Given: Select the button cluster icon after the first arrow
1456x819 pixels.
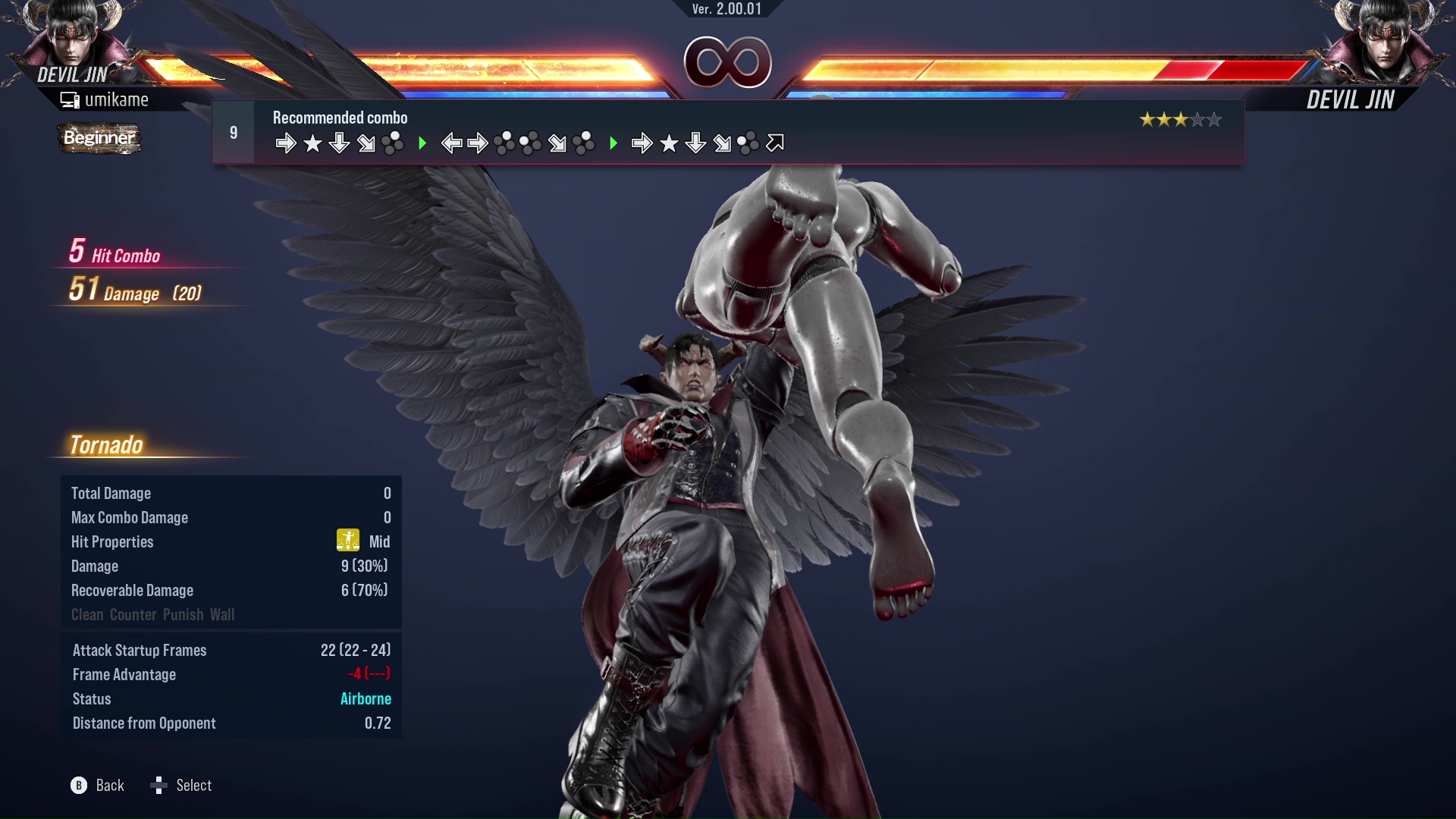Looking at the screenshot, I should [394, 143].
